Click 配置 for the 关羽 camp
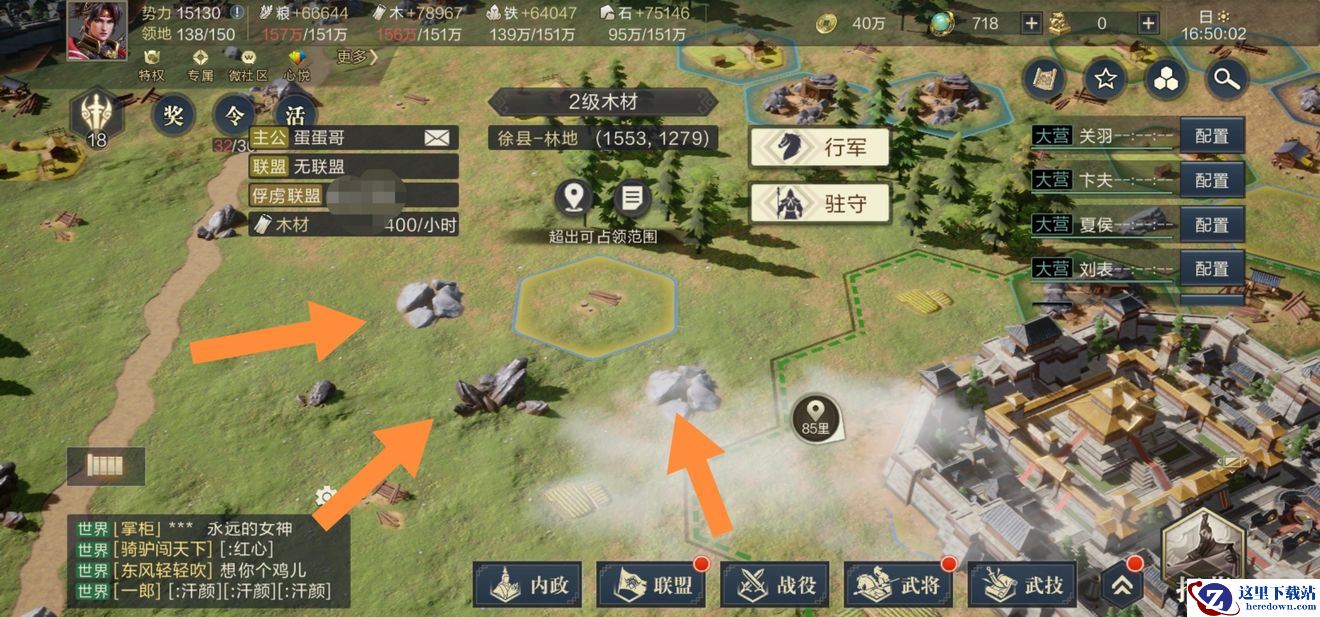1320x617 pixels. click(x=1212, y=136)
